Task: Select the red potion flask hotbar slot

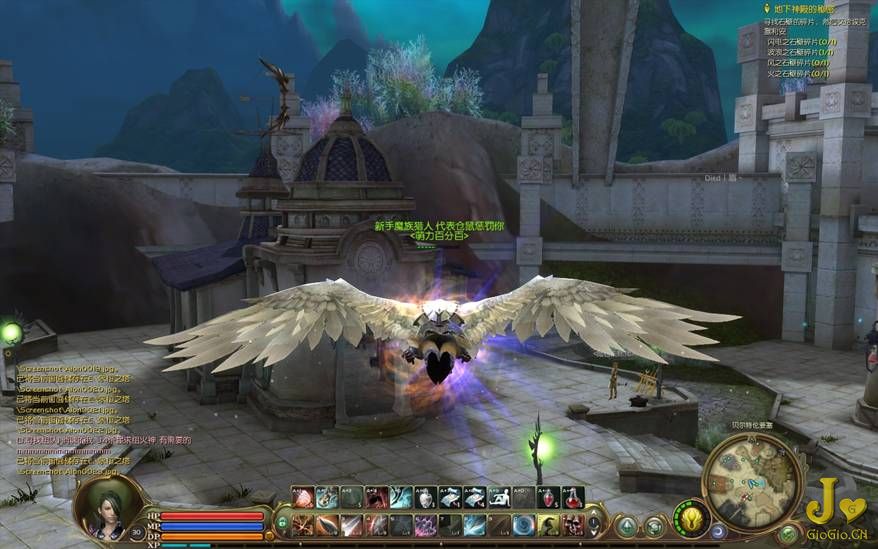Action: (x=572, y=497)
